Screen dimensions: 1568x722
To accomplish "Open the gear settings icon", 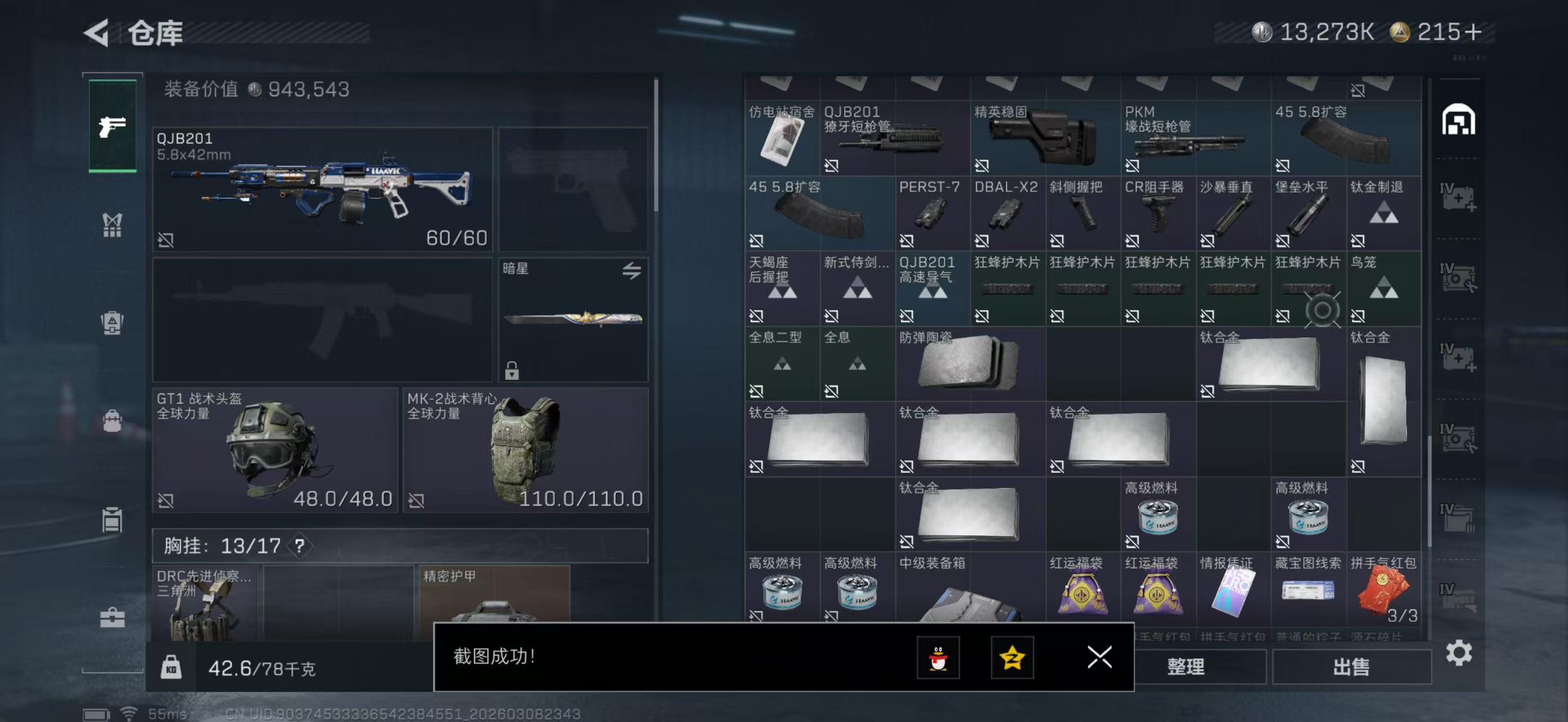I will point(1459,653).
